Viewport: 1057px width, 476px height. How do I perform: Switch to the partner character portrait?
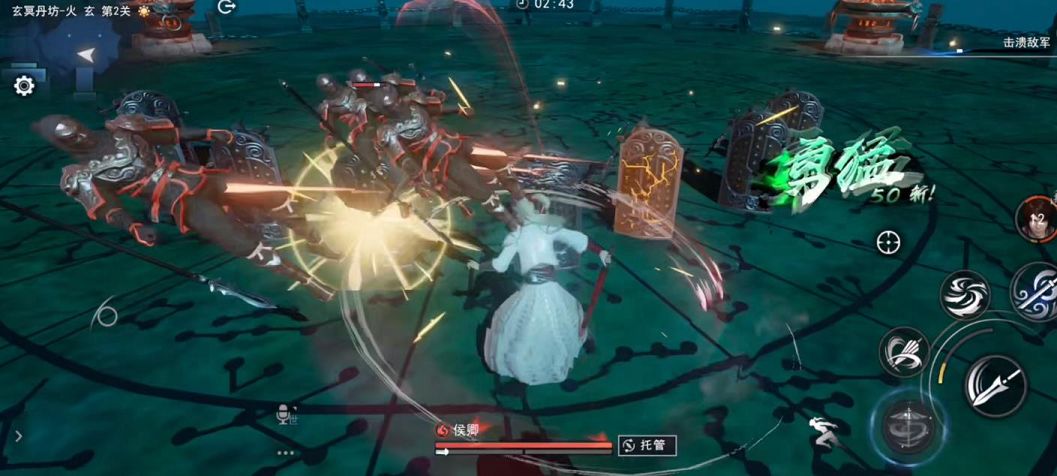coord(1037,217)
